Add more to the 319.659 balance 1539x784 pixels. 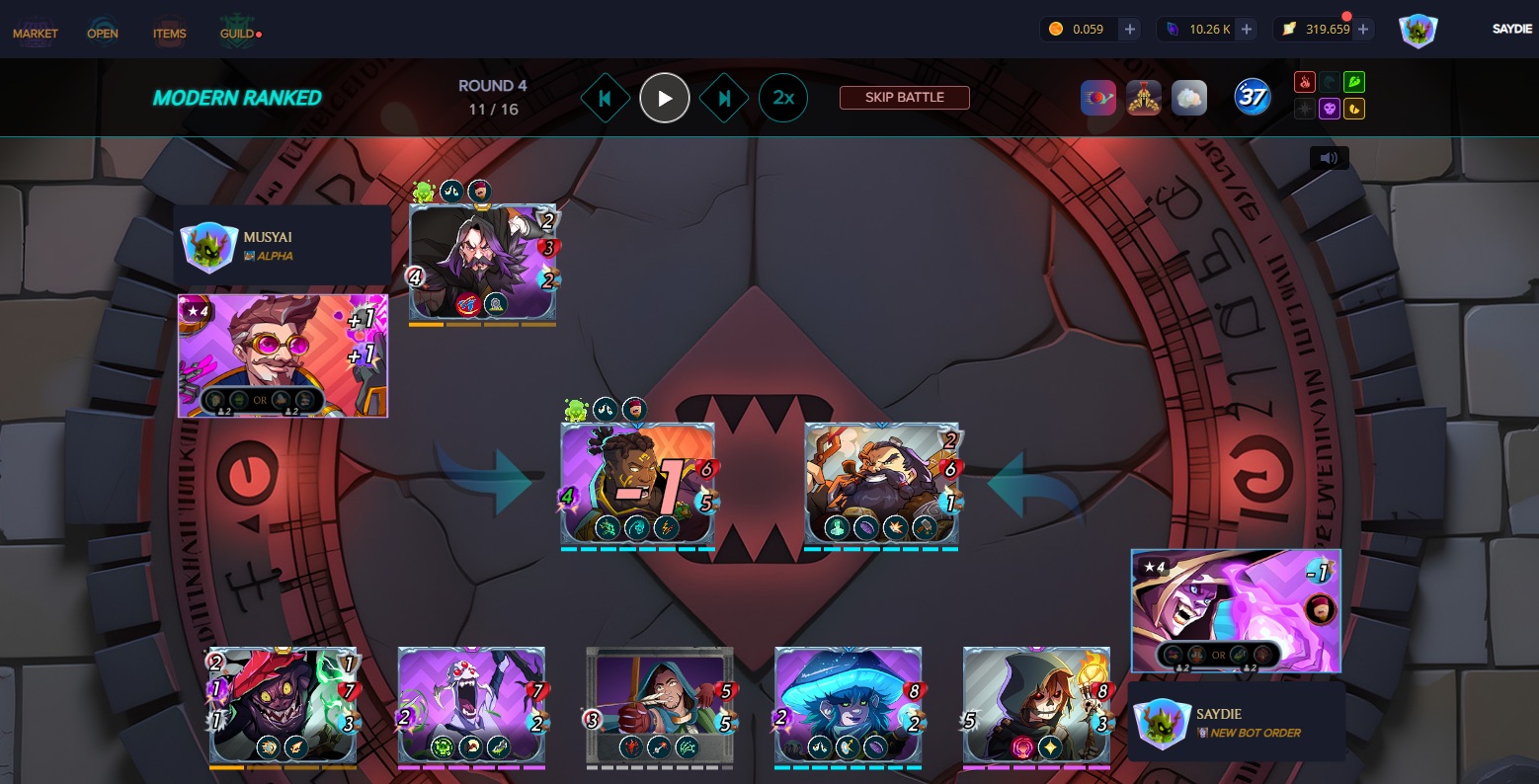tap(1363, 30)
